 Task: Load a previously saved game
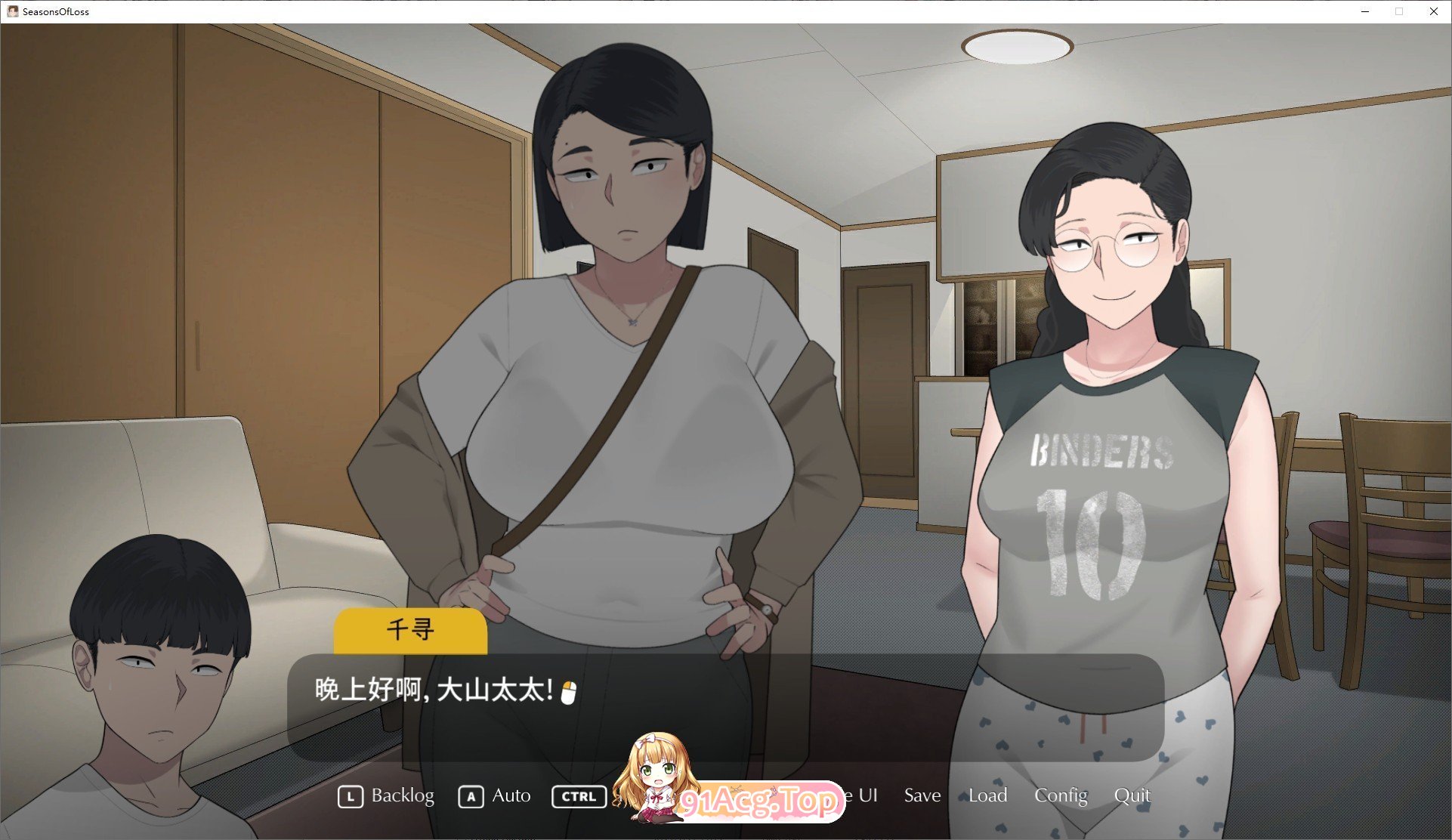click(987, 795)
